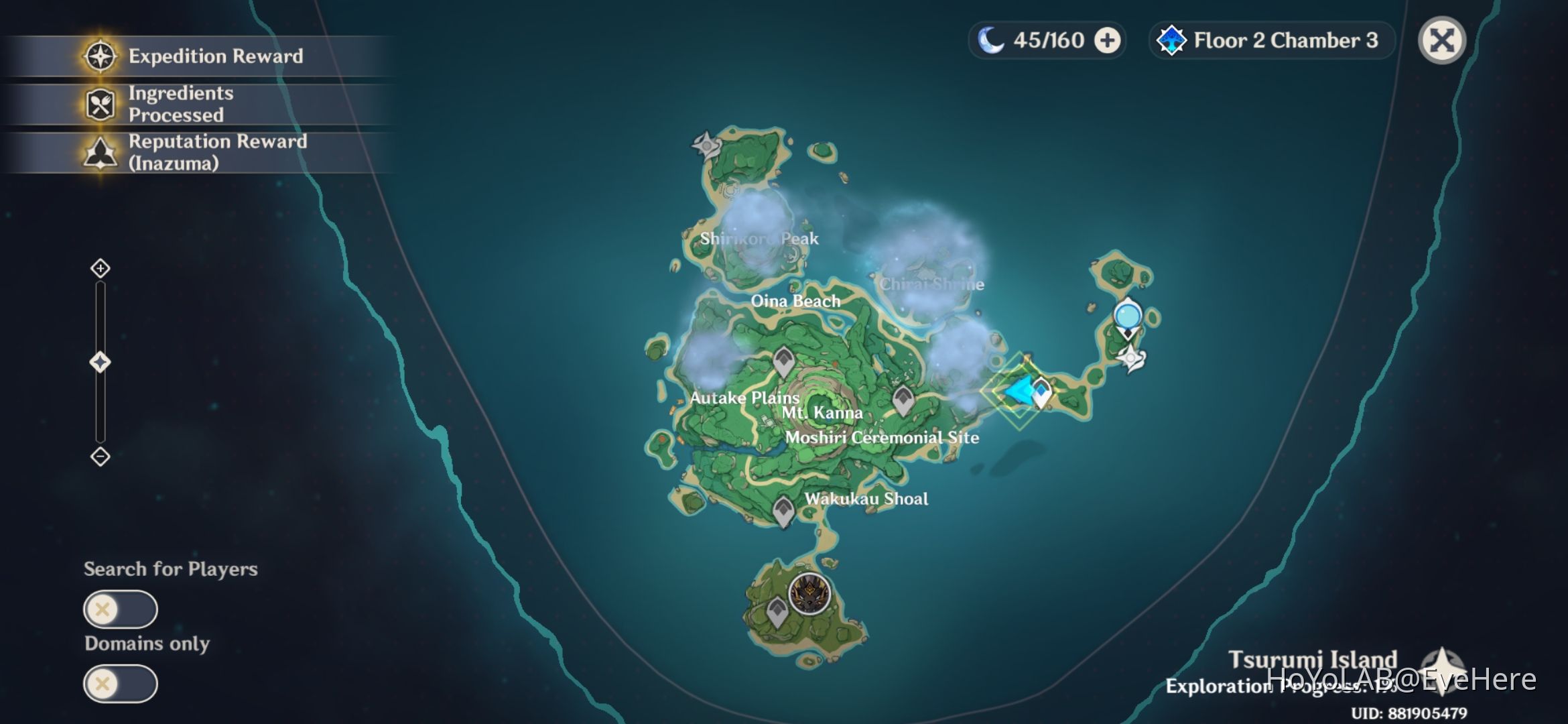Image resolution: width=1568 pixels, height=724 pixels.
Task: Toggle Domains only
Action: tap(121, 683)
